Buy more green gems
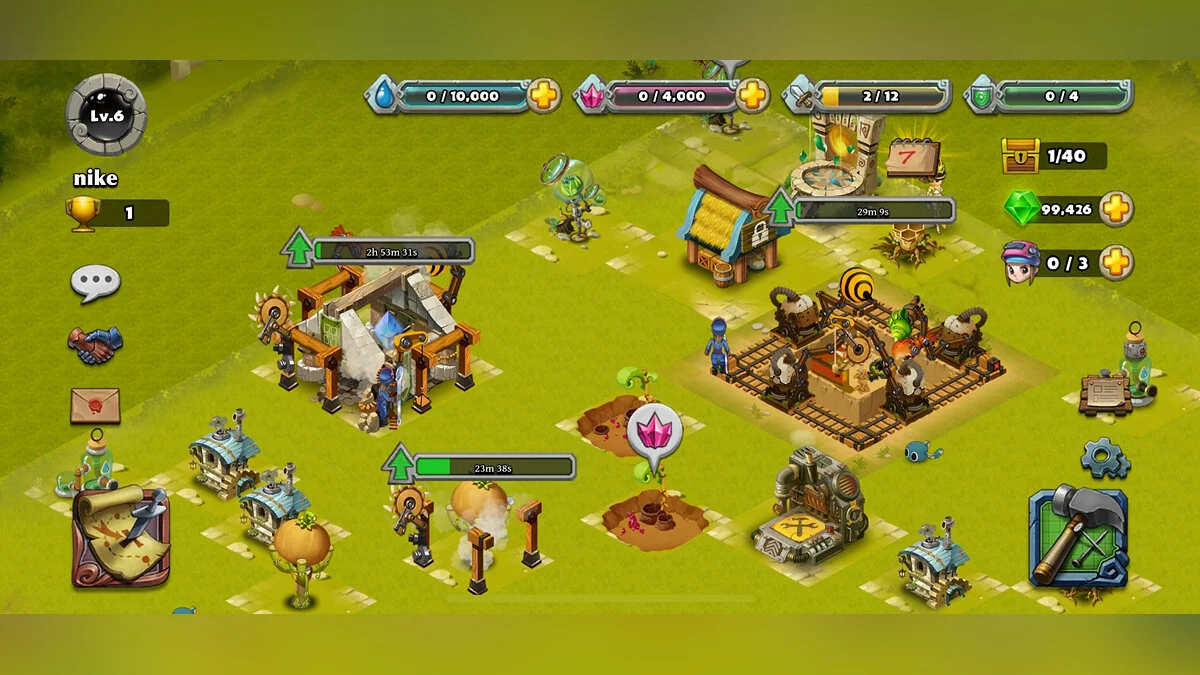Image resolution: width=1200 pixels, height=675 pixels. (1116, 209)
